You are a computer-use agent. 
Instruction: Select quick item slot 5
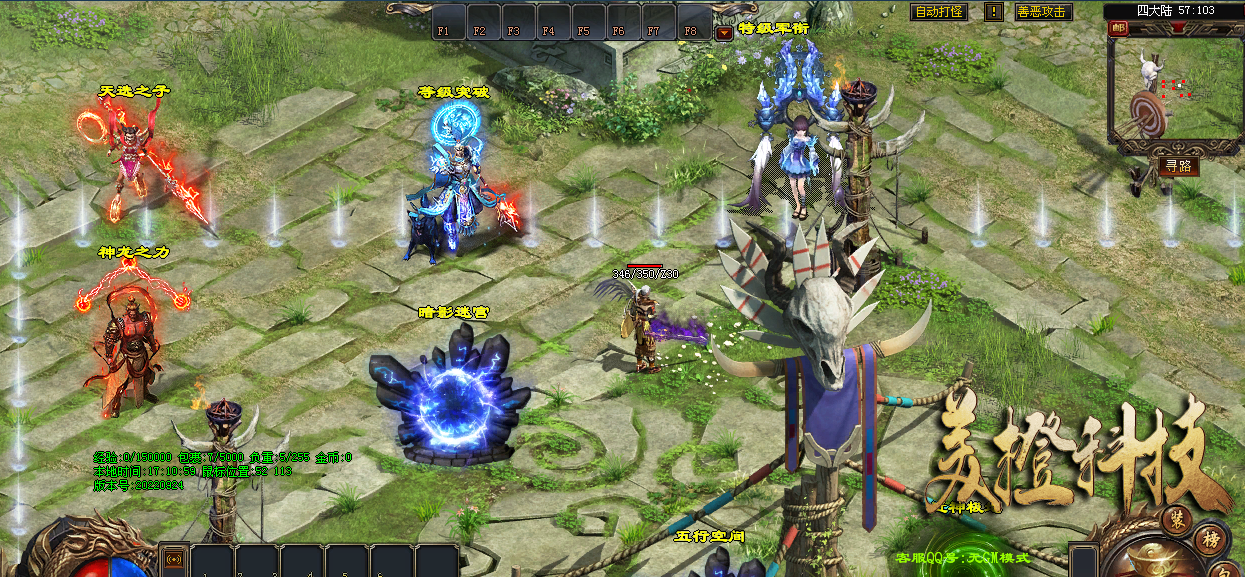392,560
